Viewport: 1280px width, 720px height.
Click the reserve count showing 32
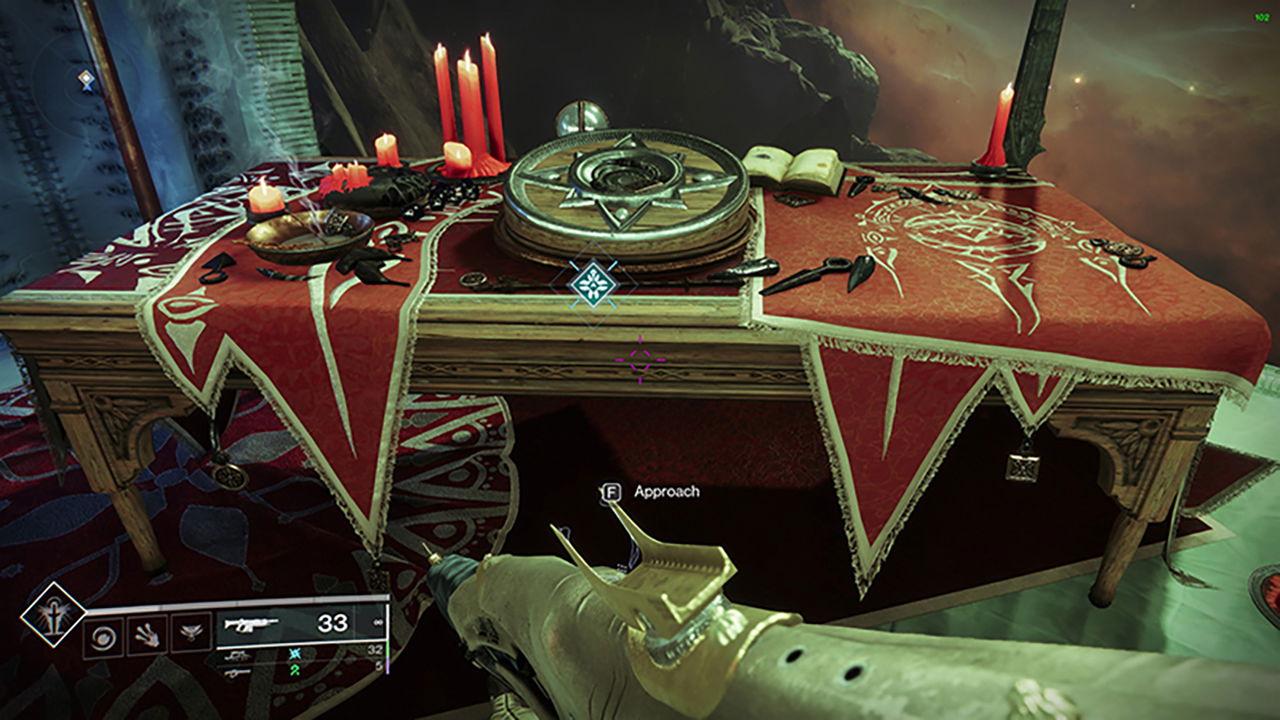(377, 650)
